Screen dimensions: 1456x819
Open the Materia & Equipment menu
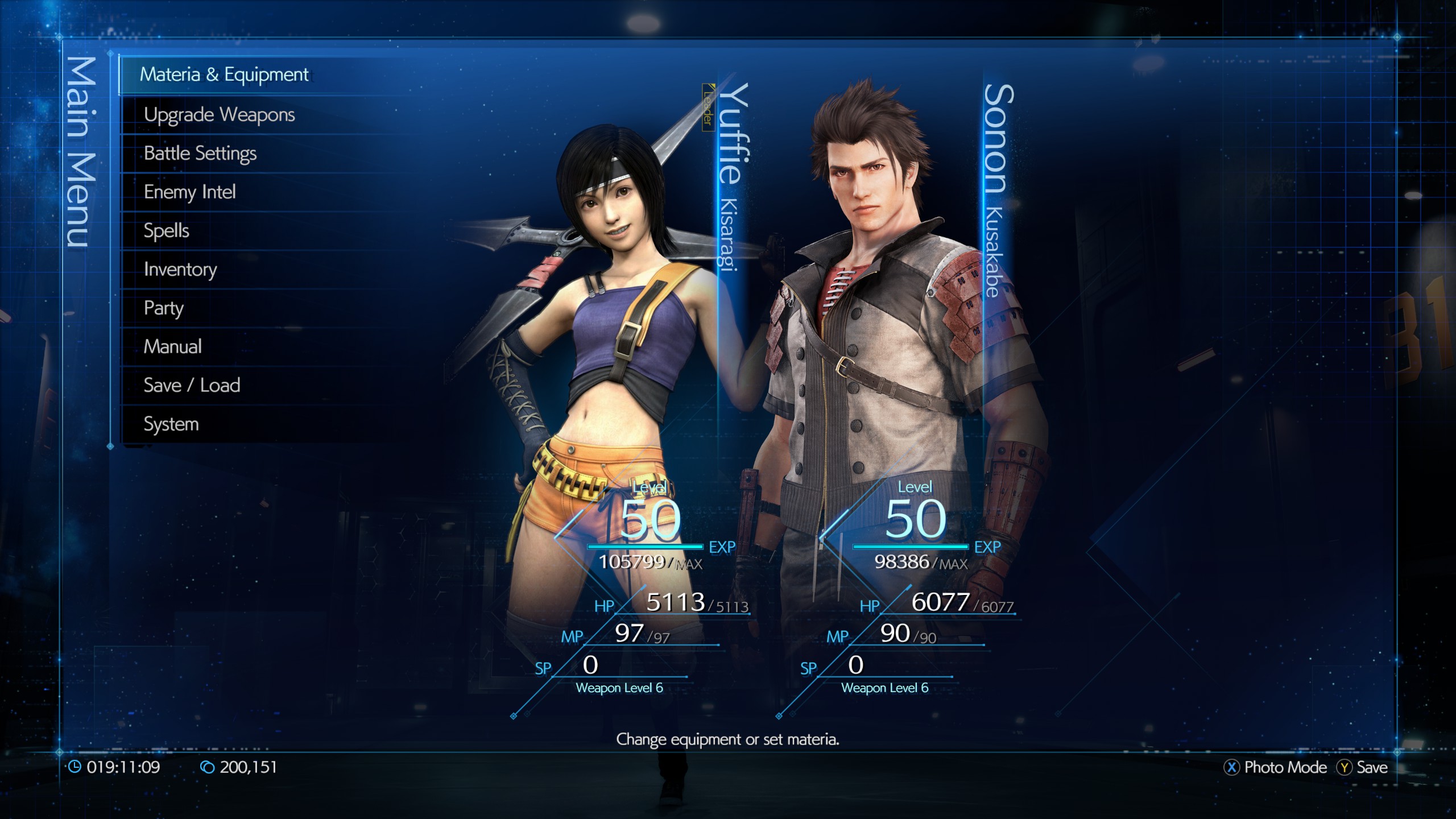(x=224, y=75)
